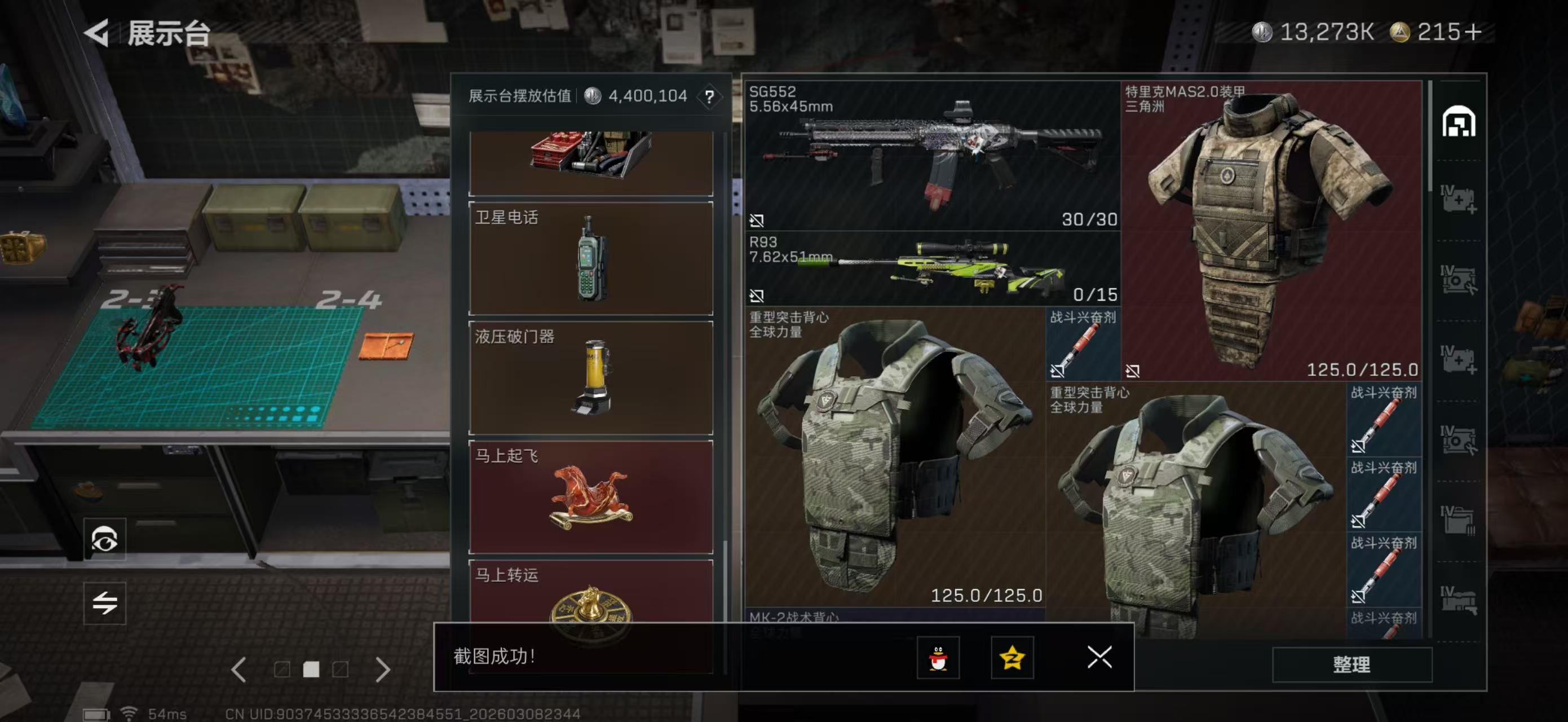Share screenshot to QZone star icon
1568x722 pixels.
[1012, 658]
